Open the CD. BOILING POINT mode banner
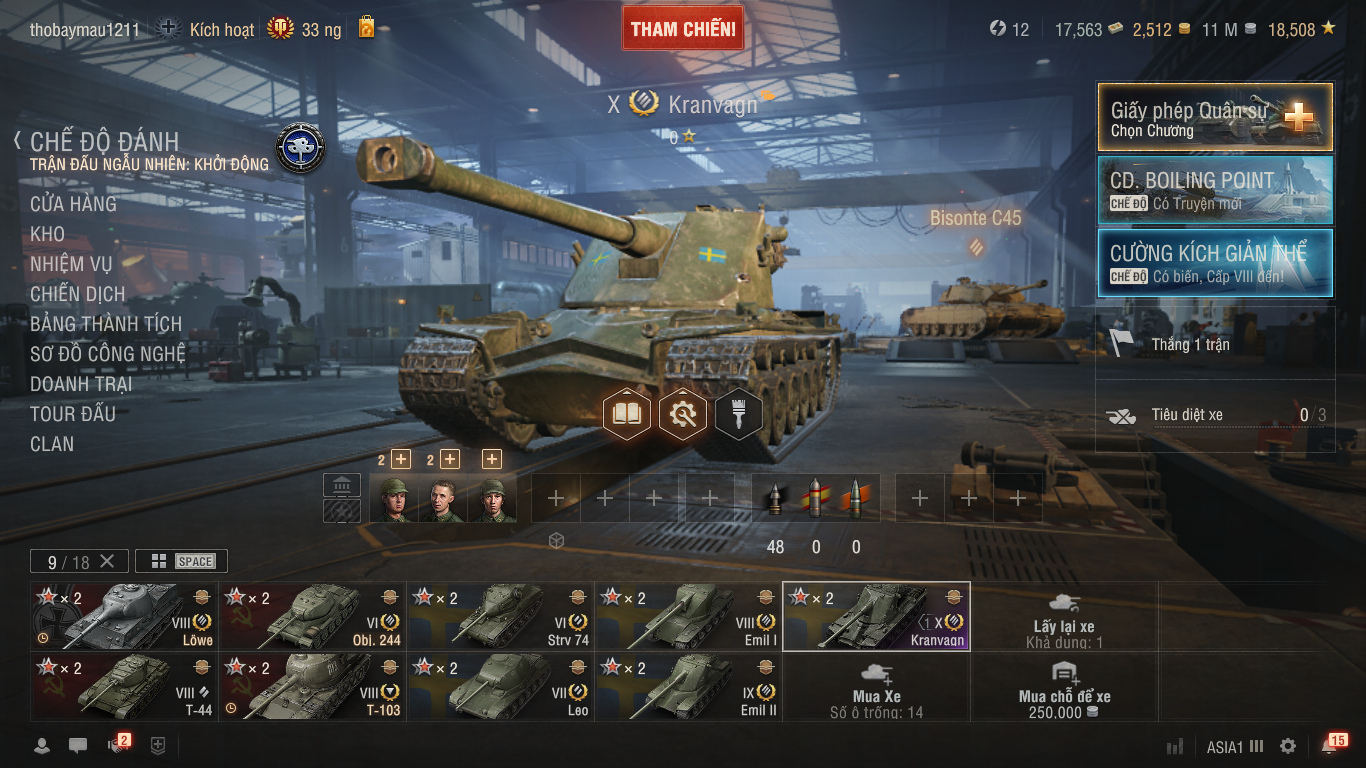Image resolution: width=1366 pixels, height=768 pixels. (x=1215, y=190)
